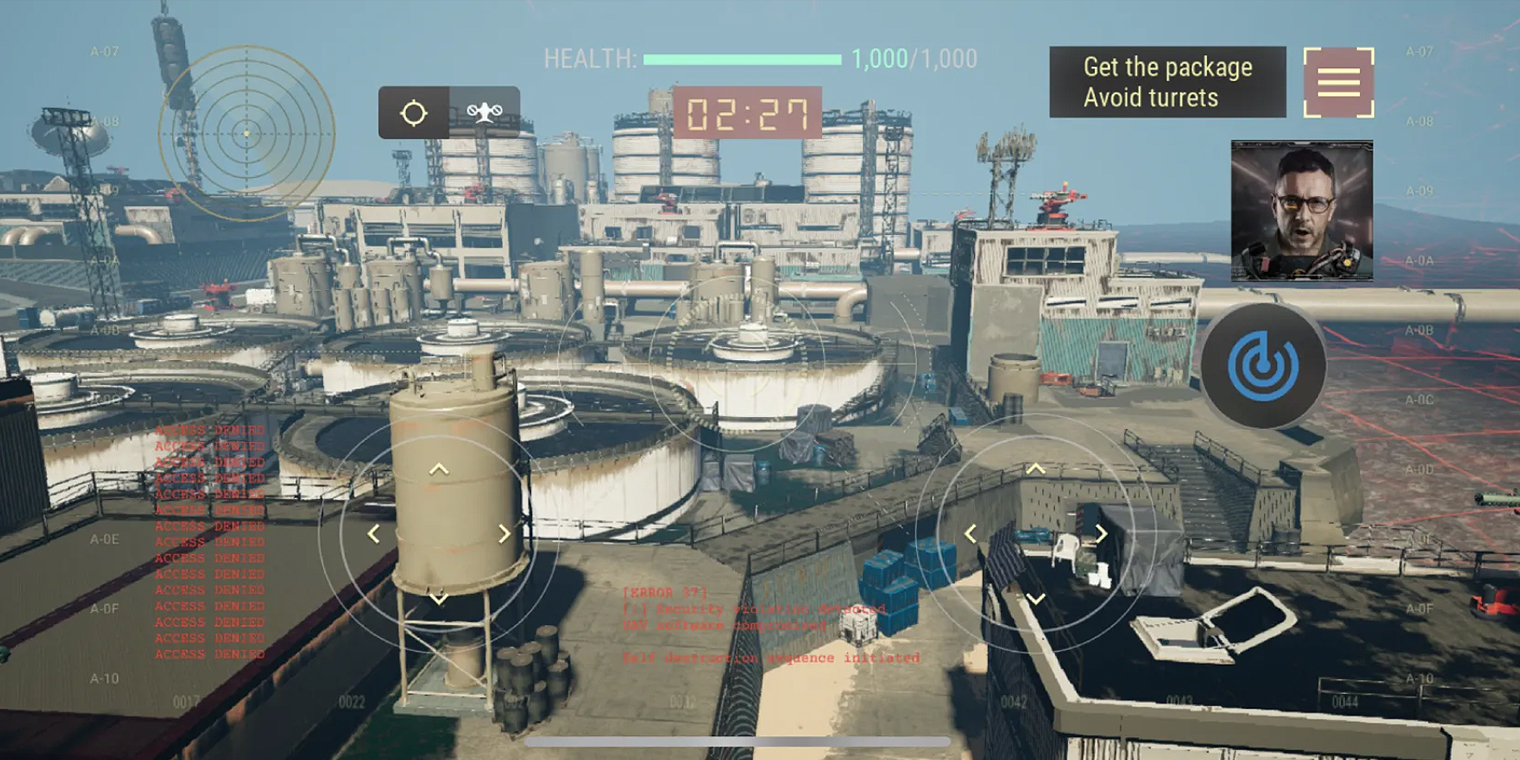The height and width of the screenshot is (760, 1520).
Task: Tap the down arrow on the right joystick
Action: 1036,598
